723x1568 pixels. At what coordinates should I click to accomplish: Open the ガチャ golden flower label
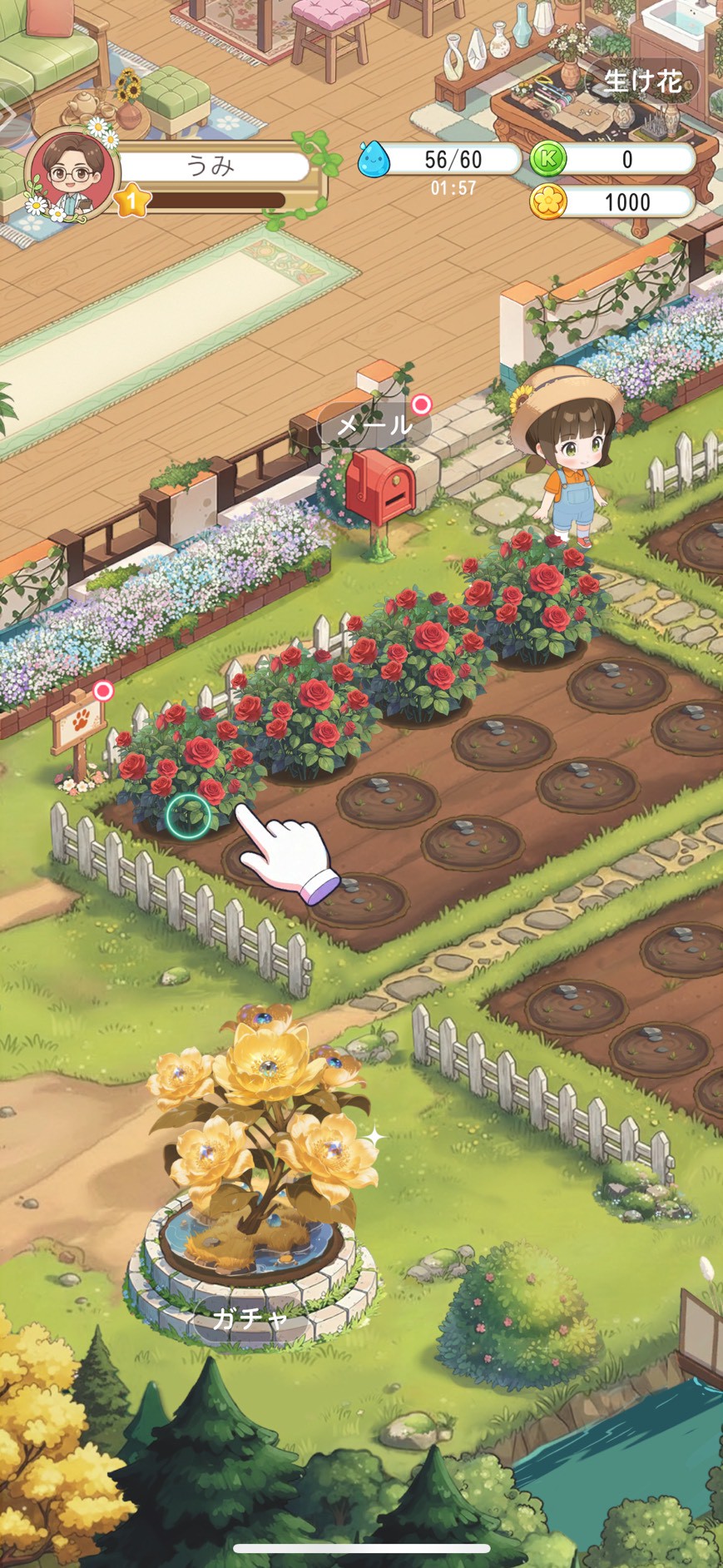(x=250, y=1317)
